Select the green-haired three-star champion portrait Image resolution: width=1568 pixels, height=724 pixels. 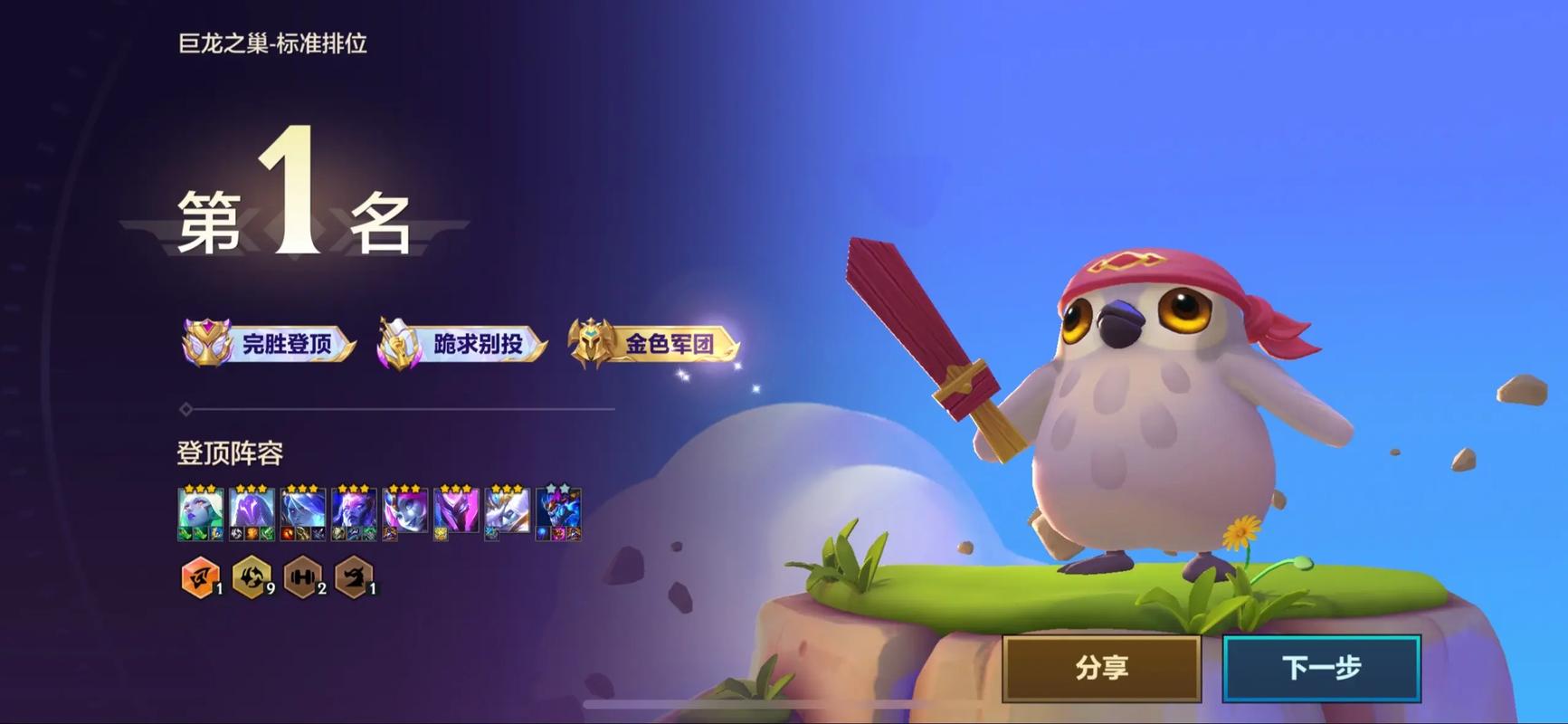[x=200, y=511]
